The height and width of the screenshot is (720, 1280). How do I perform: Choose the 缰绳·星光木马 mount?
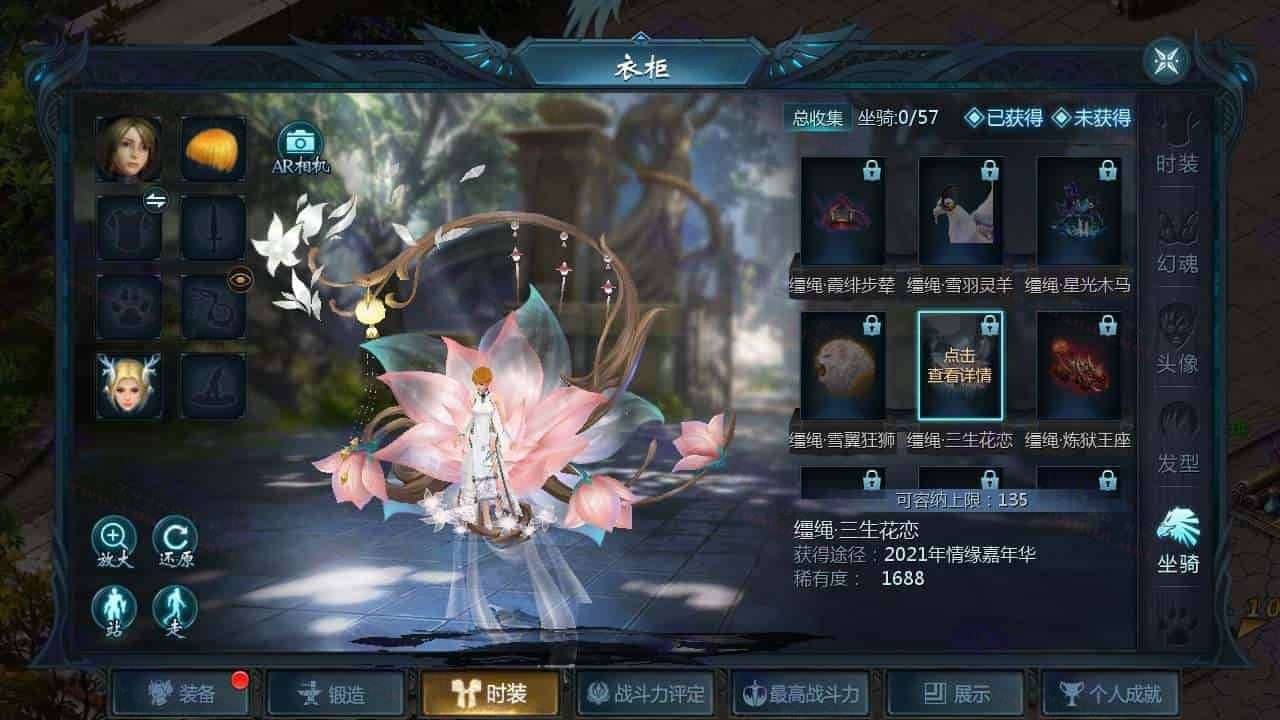(1078, 211)
